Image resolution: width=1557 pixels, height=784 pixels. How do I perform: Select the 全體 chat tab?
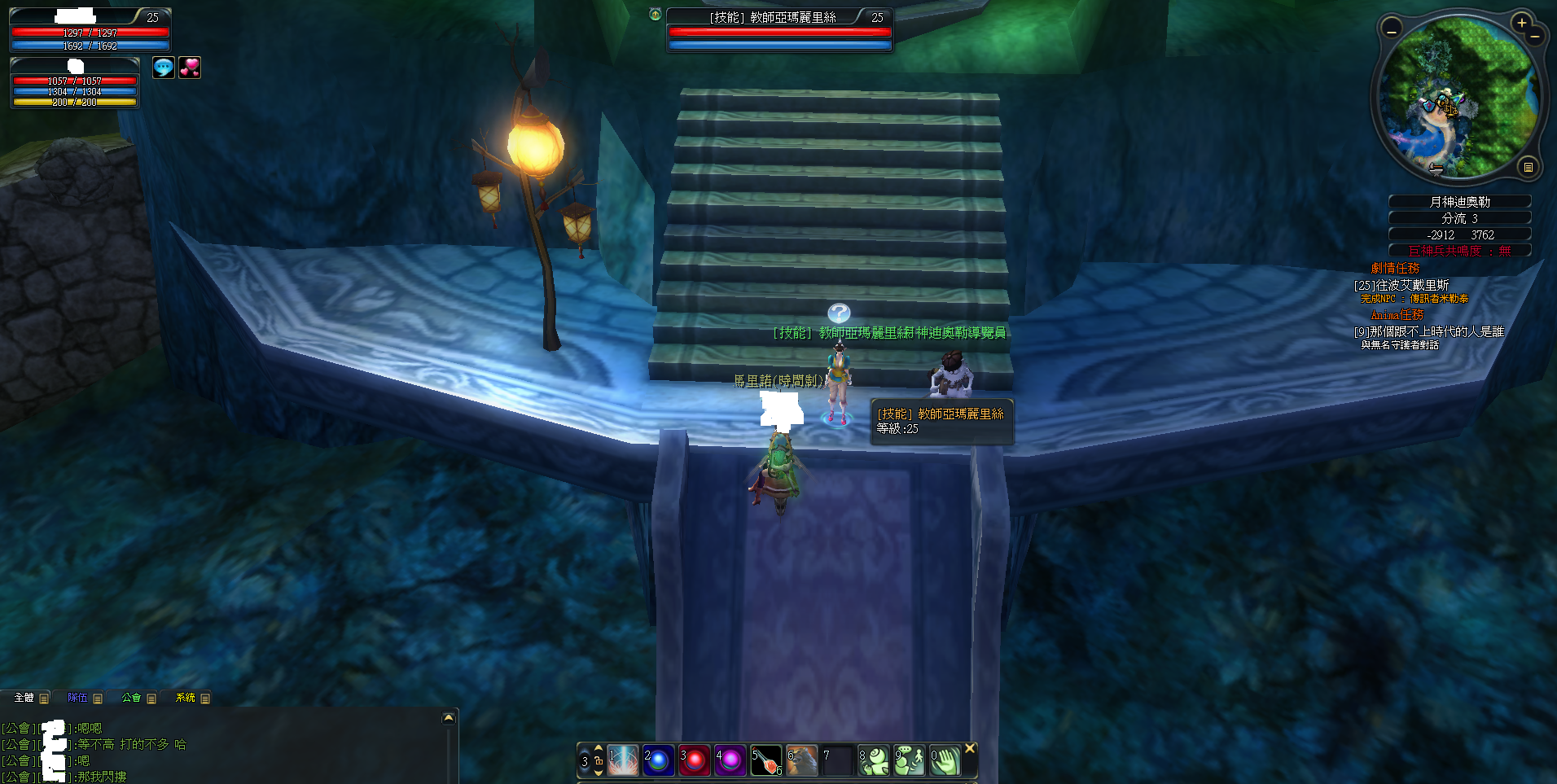(x=24, y=698)
